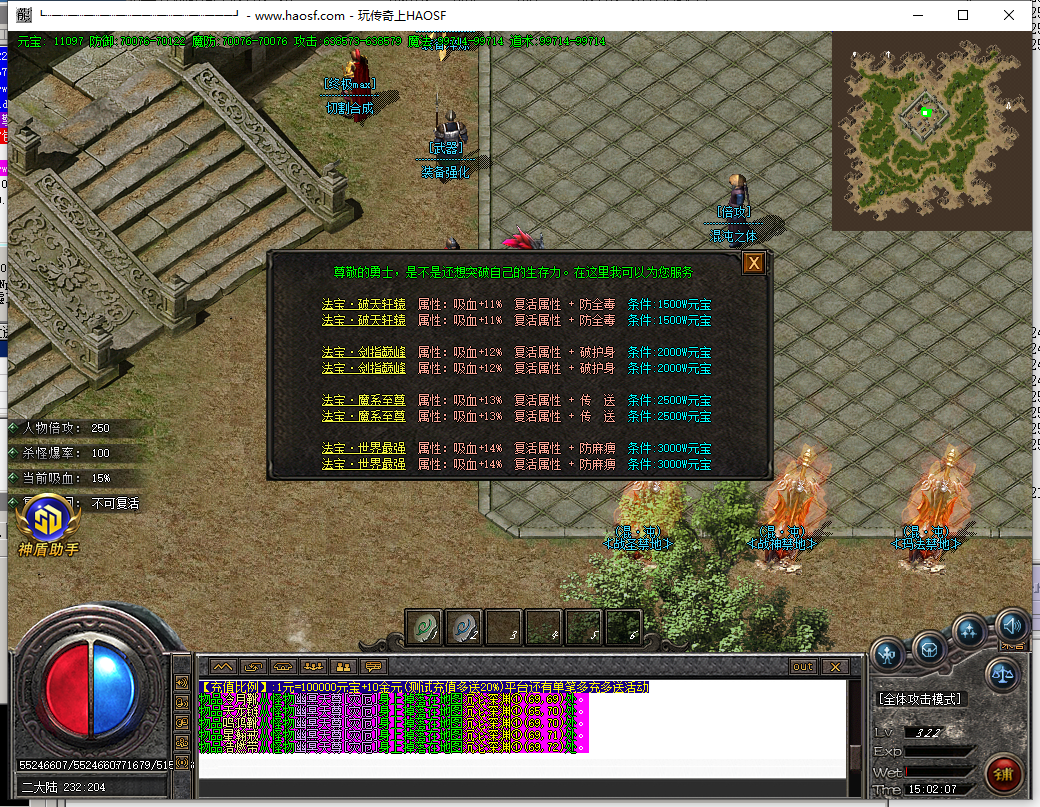Open the sparkle skills round button

click(969, 630)
